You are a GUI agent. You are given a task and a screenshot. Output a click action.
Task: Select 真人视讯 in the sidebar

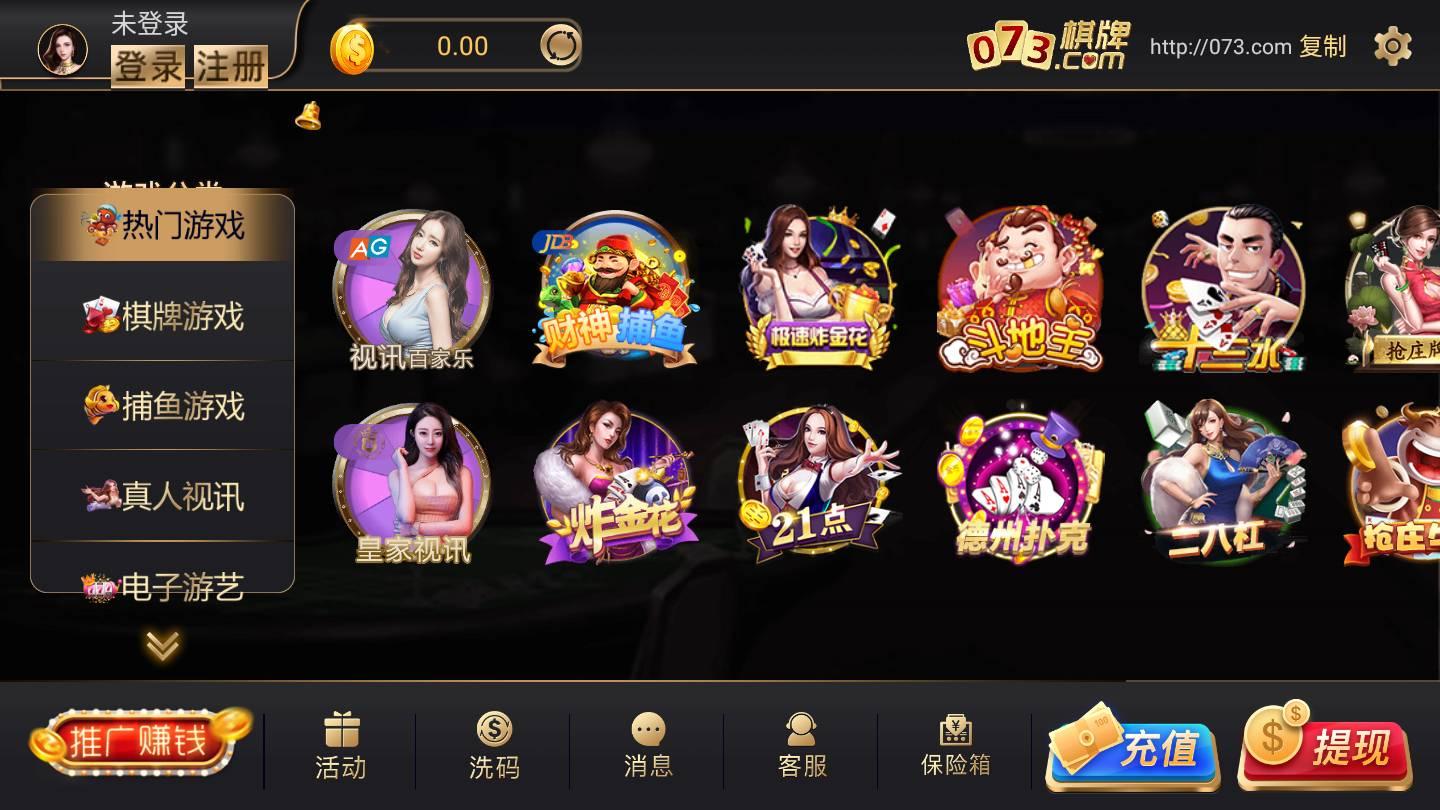coord(162,496)
